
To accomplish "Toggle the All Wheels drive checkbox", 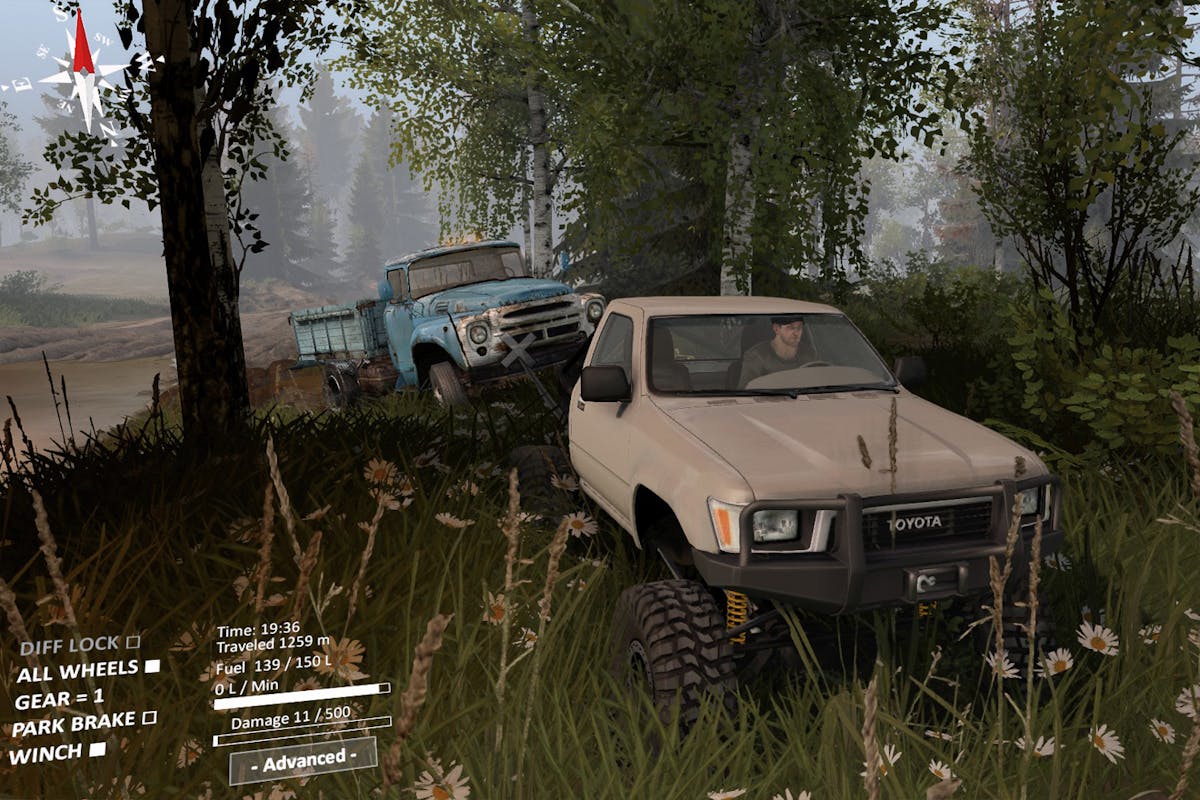I will click(x=152, y=666).
